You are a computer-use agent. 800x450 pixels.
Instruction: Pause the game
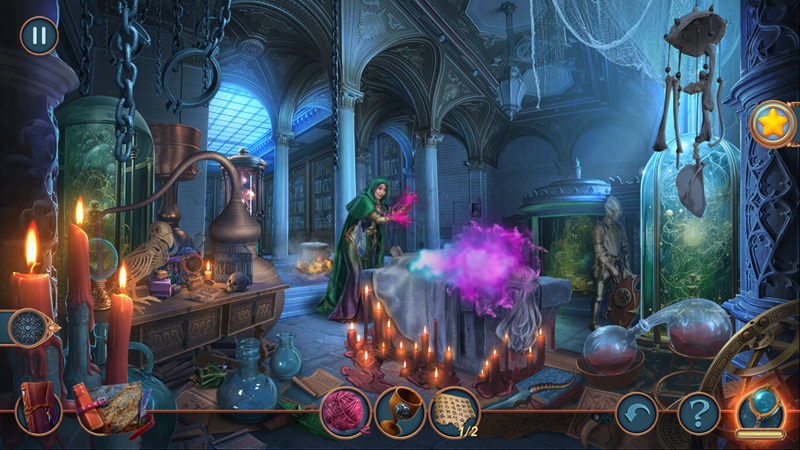coord(39,36)
